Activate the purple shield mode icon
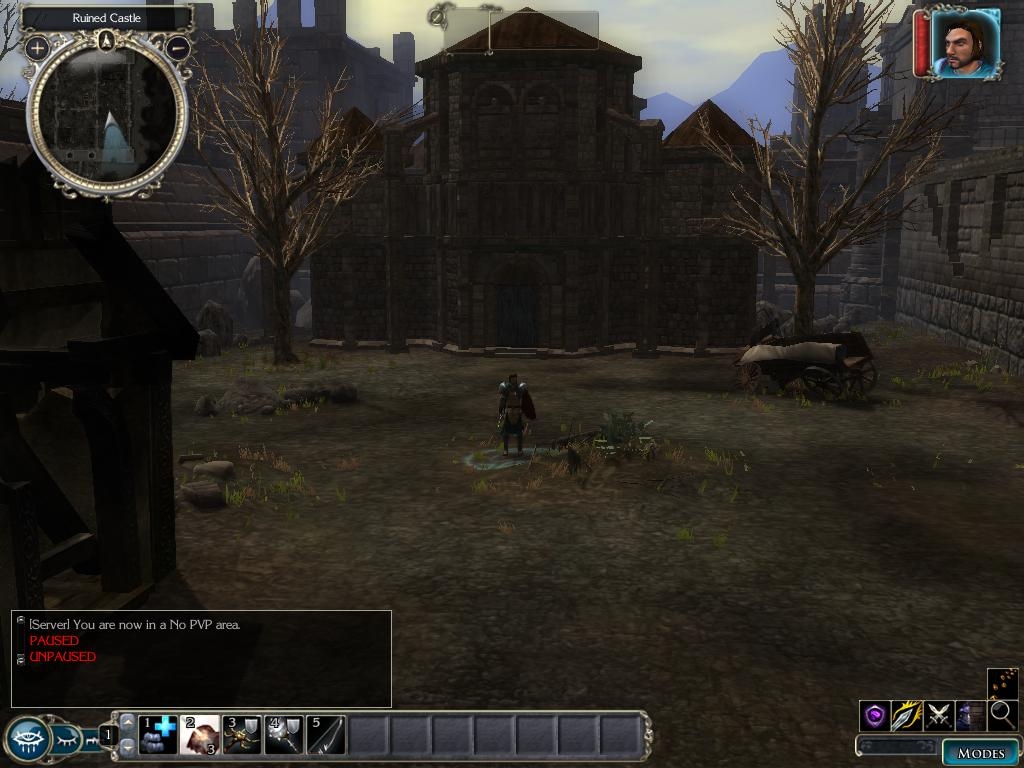 click(875, 715)
